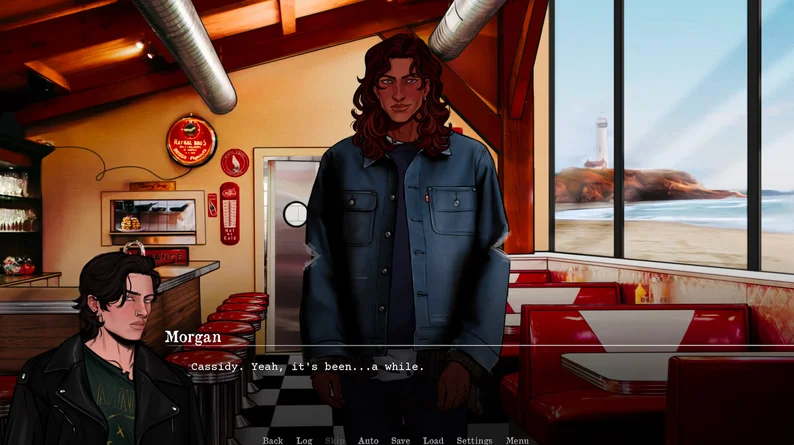Click the greyed-out Skip button

point(335,440)
